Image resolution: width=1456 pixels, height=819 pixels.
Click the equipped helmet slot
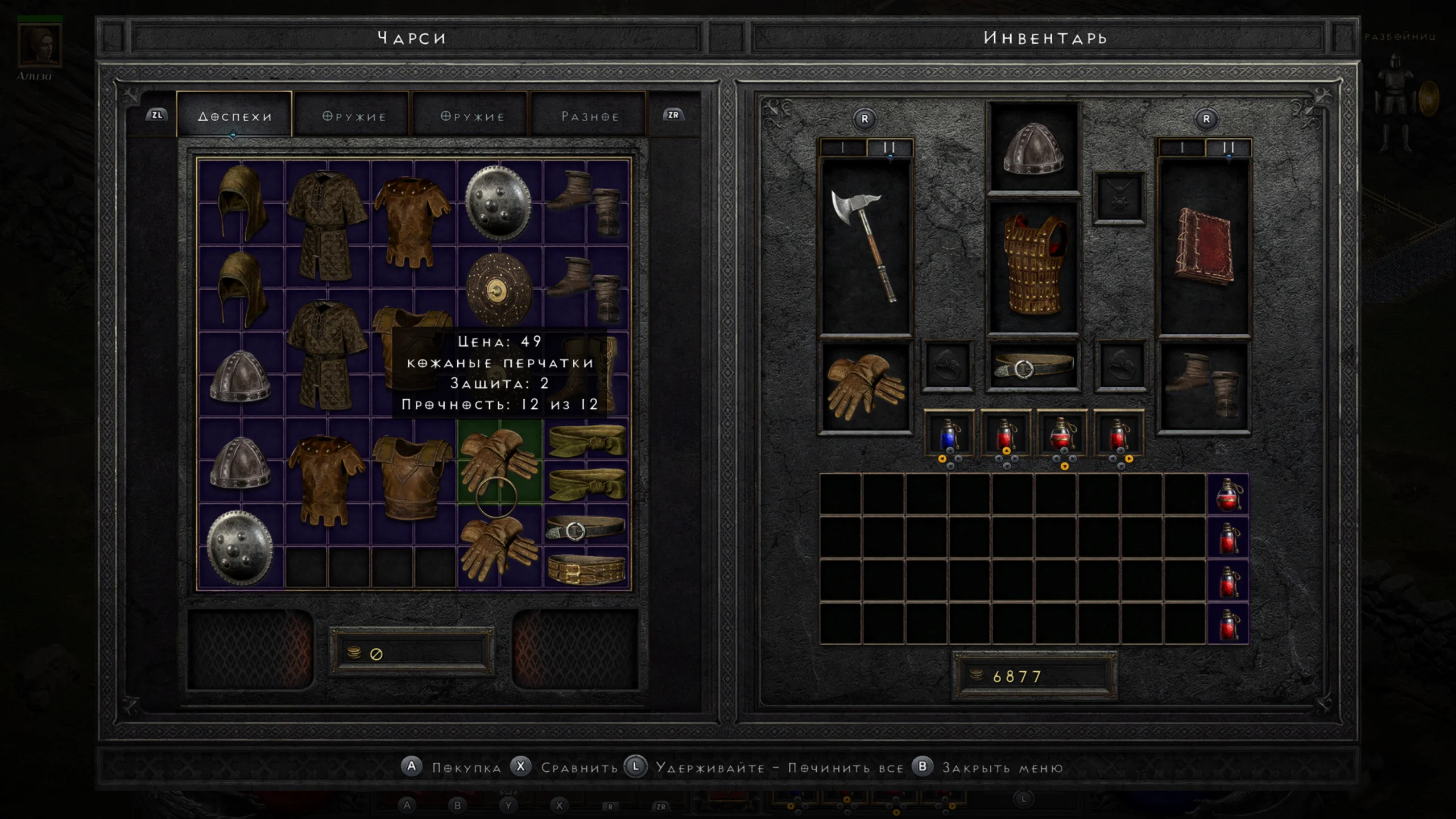pyautogui.click(x=1033, y=148)
